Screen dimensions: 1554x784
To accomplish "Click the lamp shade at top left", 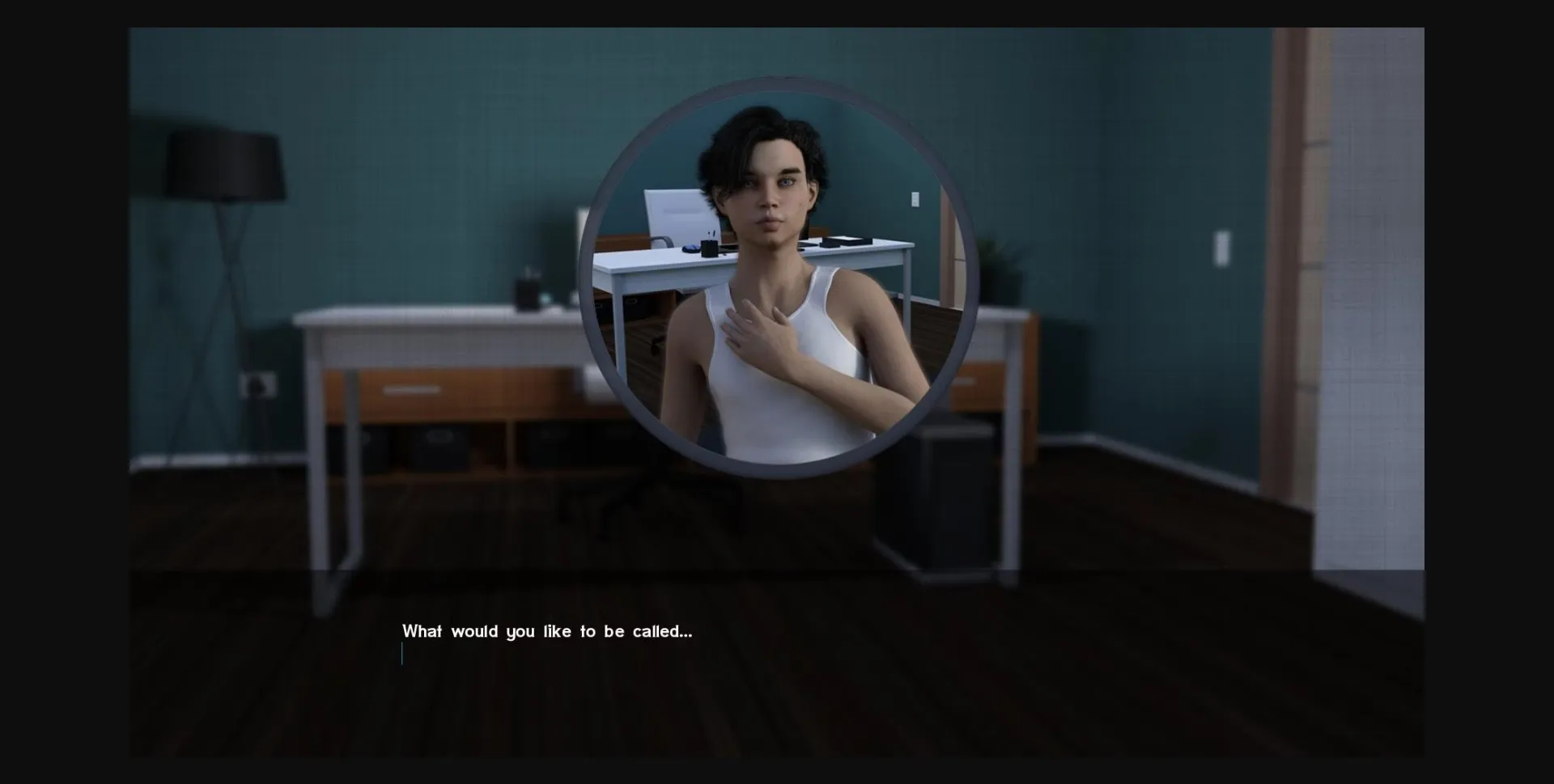I will click(x=223, y=162).
